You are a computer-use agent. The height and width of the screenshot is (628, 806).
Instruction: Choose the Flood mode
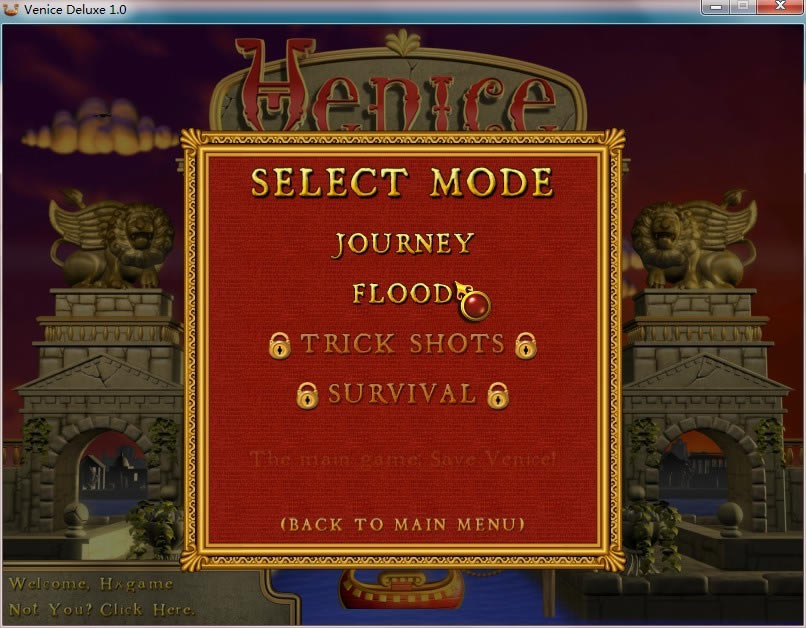[402, 294]
